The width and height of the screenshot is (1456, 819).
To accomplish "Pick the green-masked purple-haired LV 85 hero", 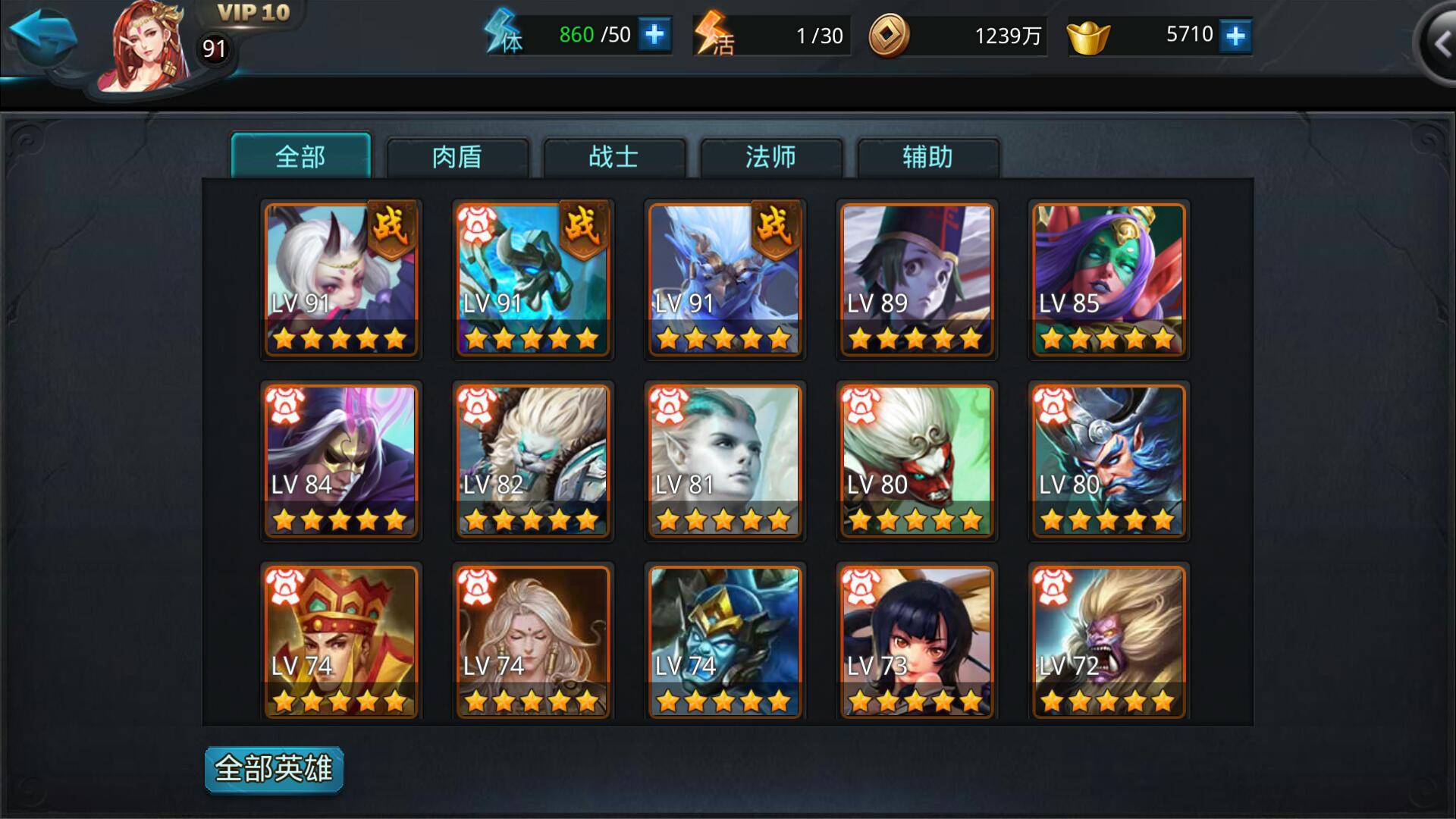I will click(1108, 279).
